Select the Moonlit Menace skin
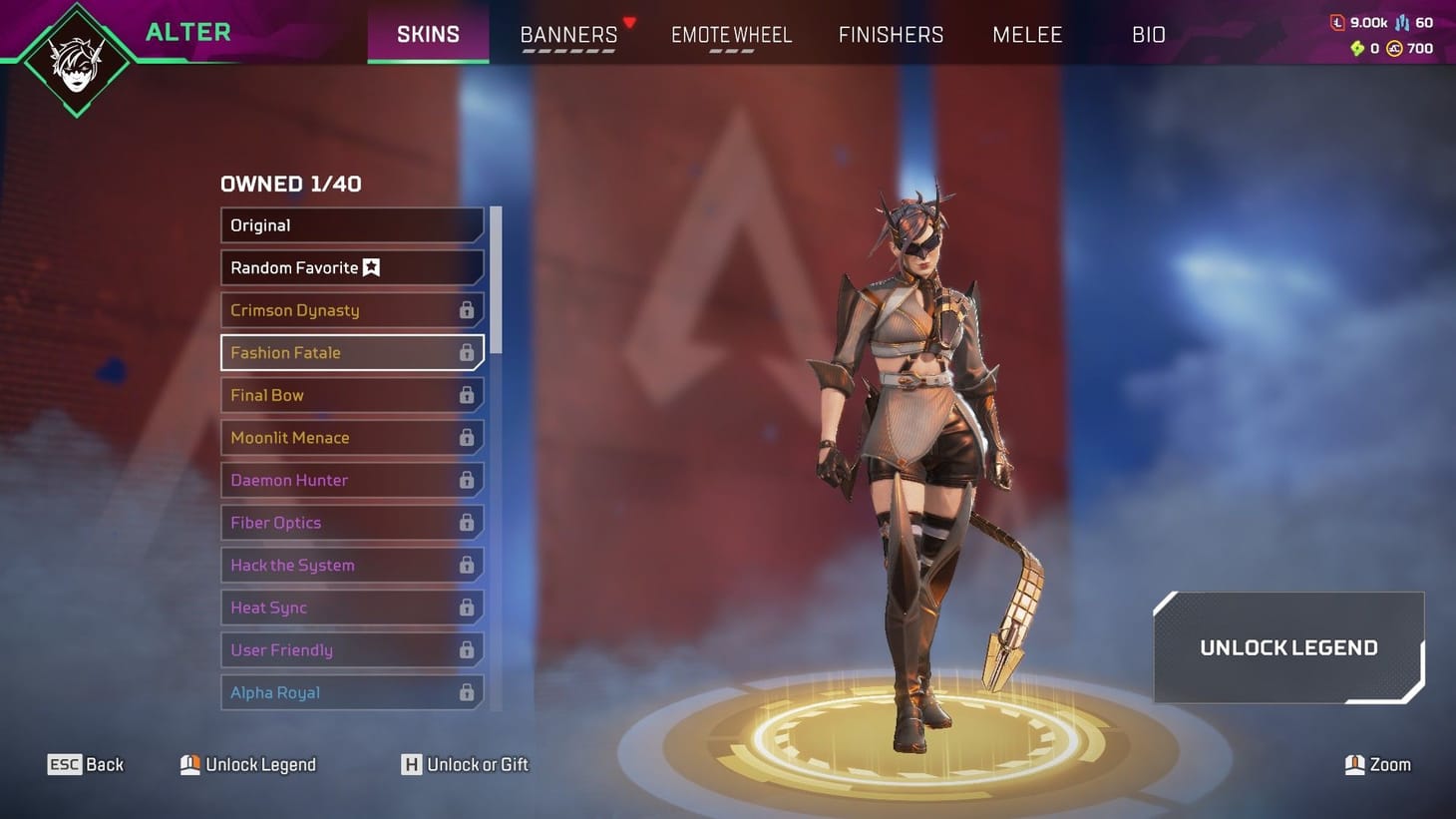The image size is (1456, 819). [351, 437]
